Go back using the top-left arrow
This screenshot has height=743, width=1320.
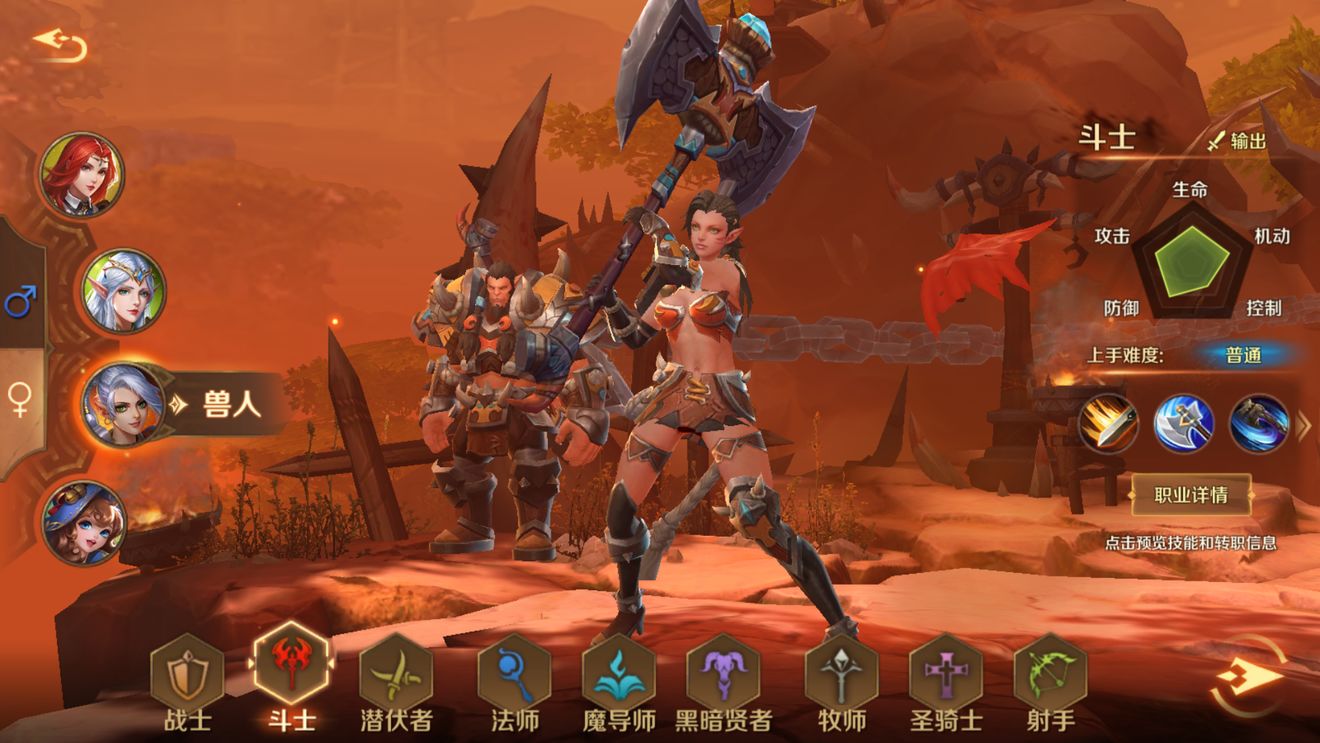[x=60, y=44]
